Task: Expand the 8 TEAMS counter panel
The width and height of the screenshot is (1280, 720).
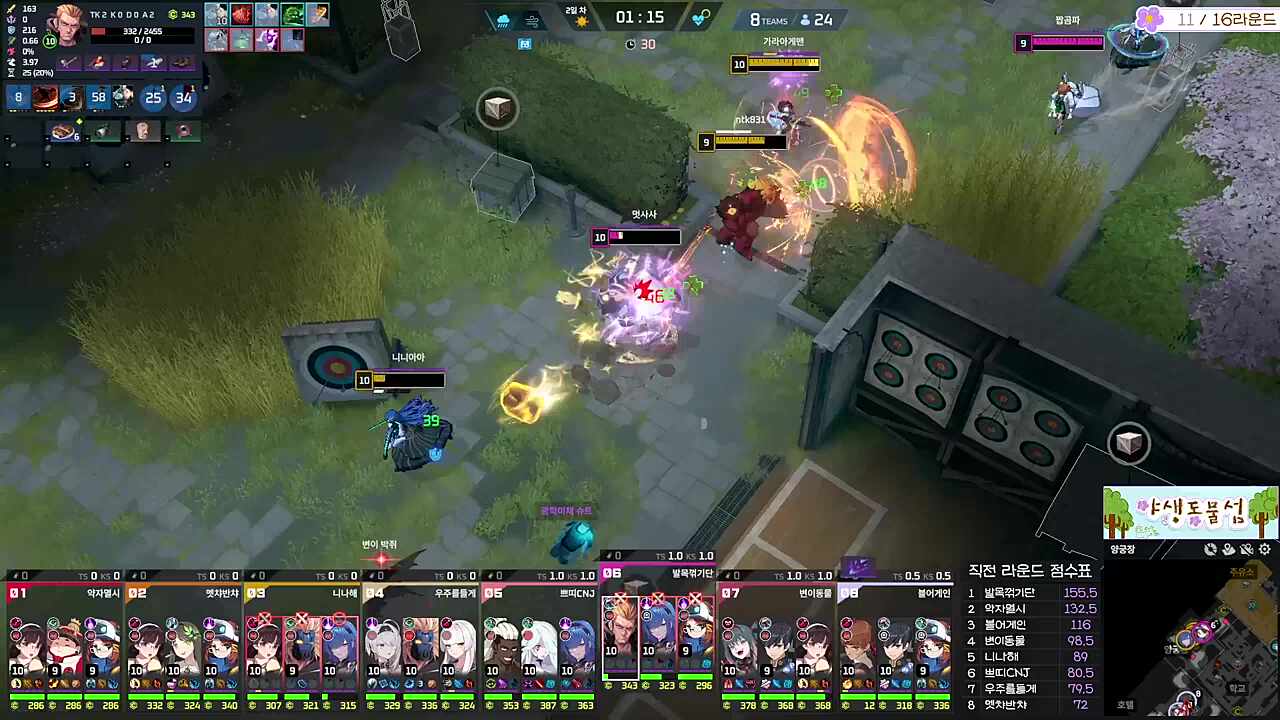Action: 769,19
